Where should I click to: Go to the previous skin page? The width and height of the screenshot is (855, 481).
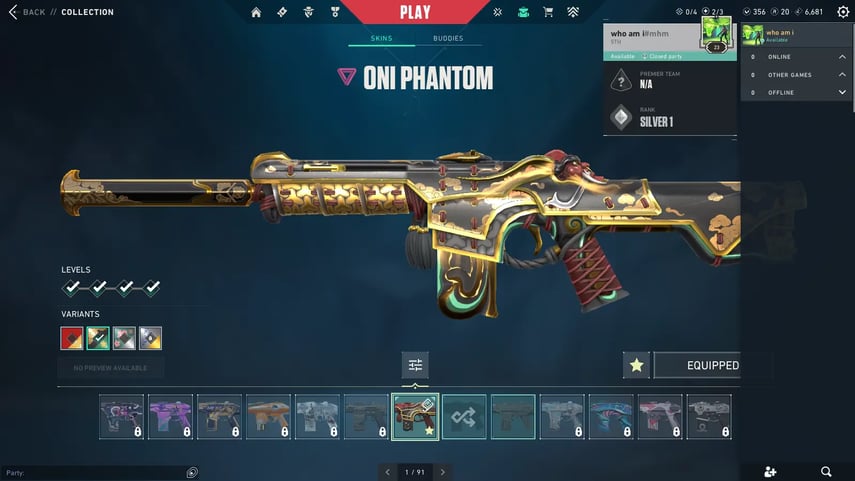pos(388,471)
